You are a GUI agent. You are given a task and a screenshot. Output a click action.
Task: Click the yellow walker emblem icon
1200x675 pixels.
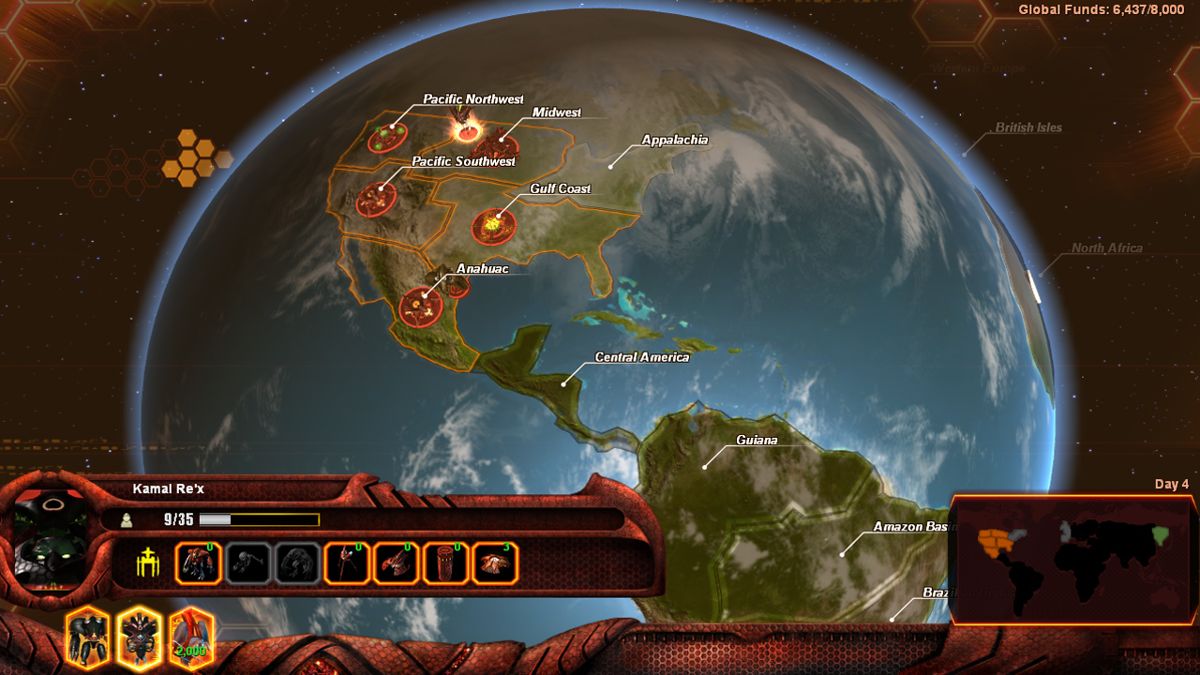pos(148,564)
